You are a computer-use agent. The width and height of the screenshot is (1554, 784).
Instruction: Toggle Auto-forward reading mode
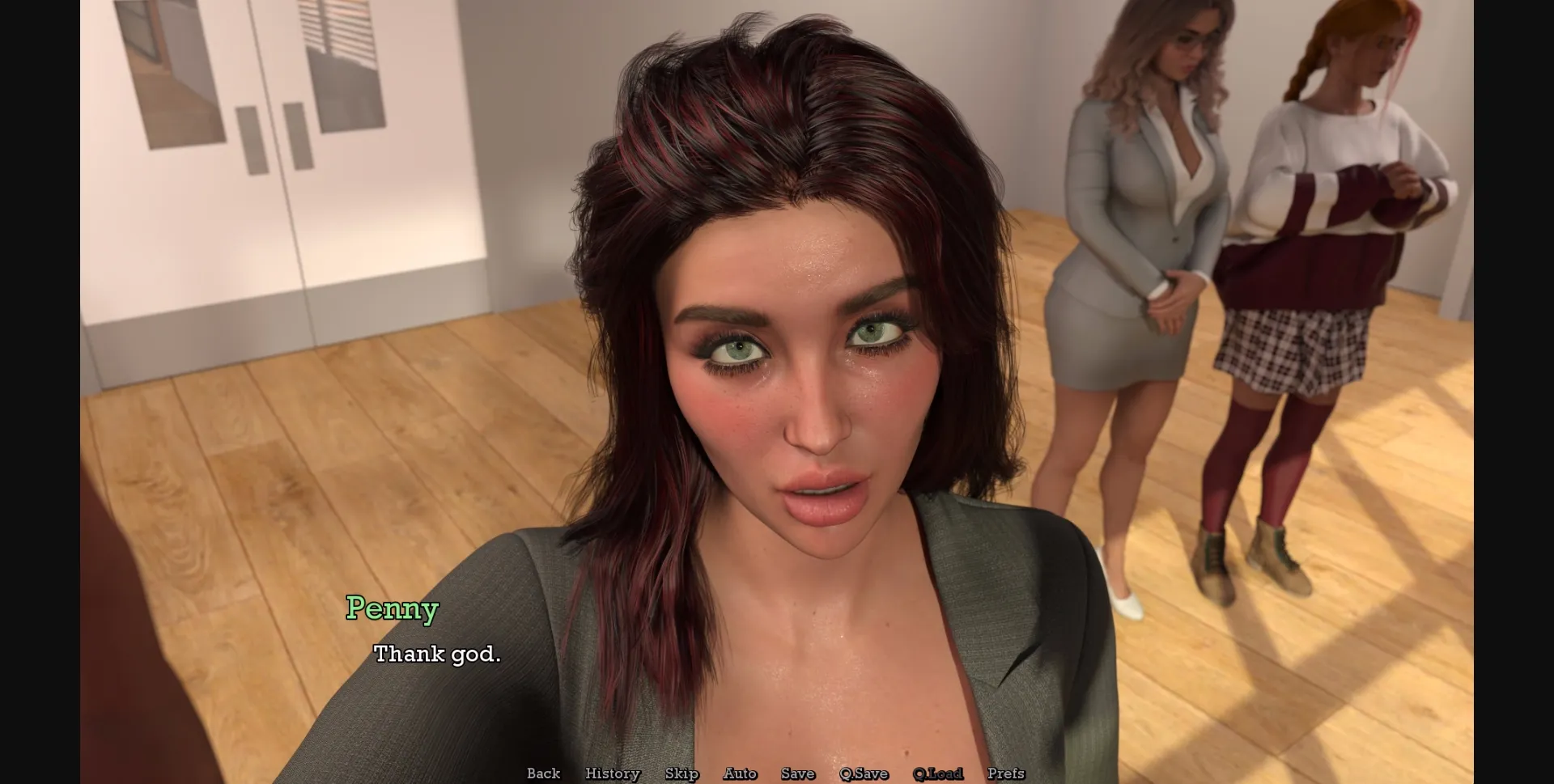[x=741, y=773]
